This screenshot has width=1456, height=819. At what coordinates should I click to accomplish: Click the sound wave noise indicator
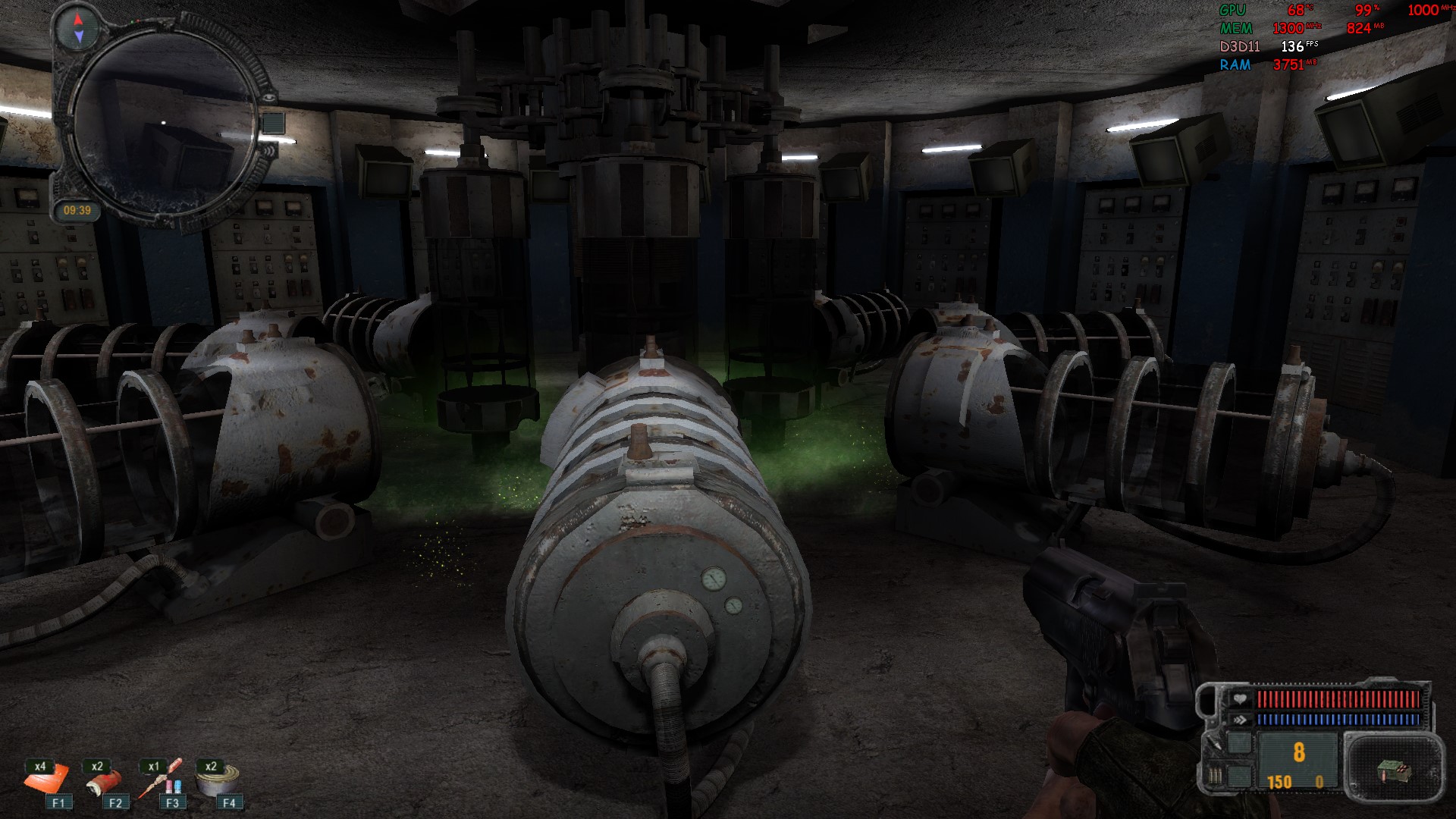point(268,149)
